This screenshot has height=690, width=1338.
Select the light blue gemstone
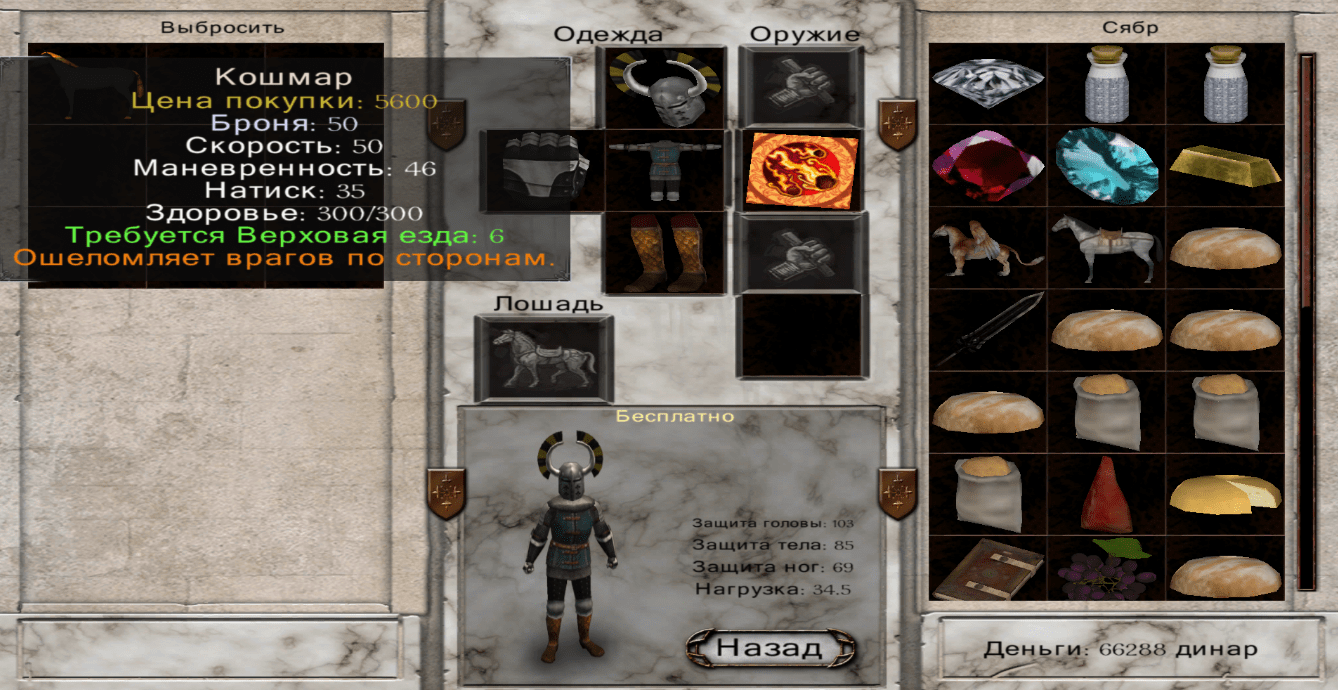pos(1106,166)
